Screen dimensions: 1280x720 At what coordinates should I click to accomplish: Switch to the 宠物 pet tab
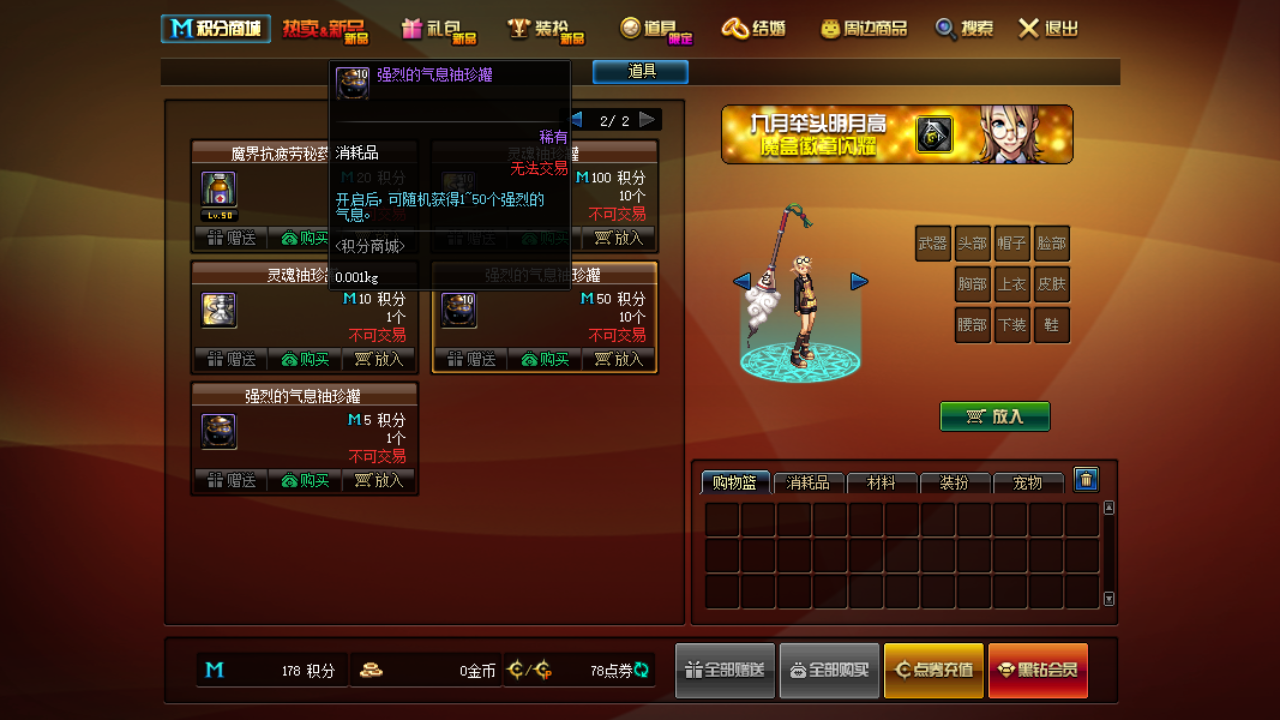tap(1027, 483)
